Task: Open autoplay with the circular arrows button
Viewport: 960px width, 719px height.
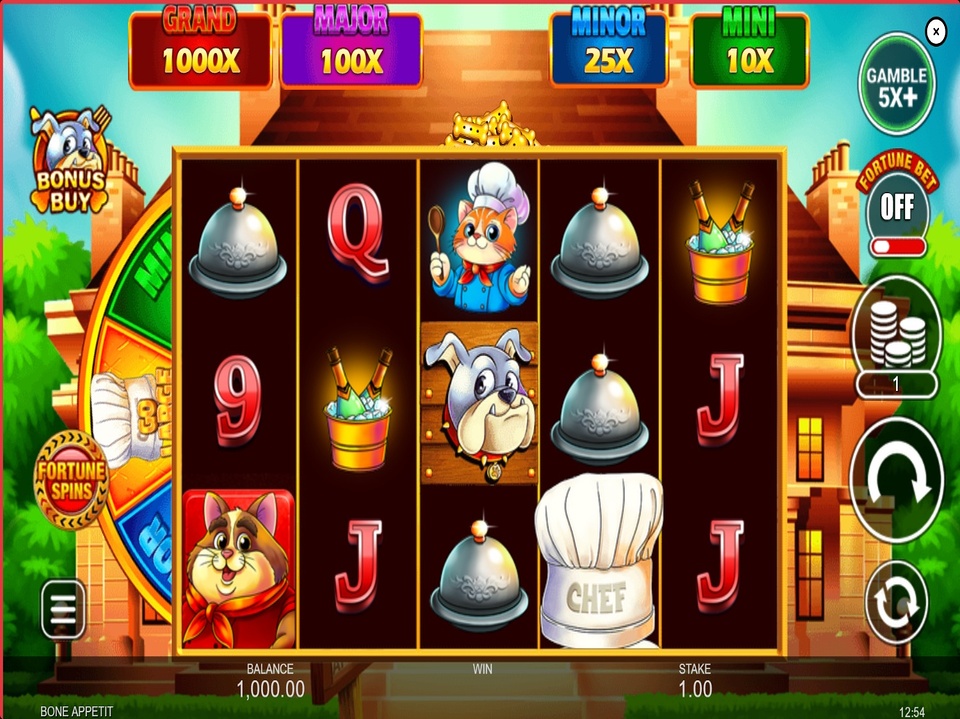Action: (x=896, y=602)
